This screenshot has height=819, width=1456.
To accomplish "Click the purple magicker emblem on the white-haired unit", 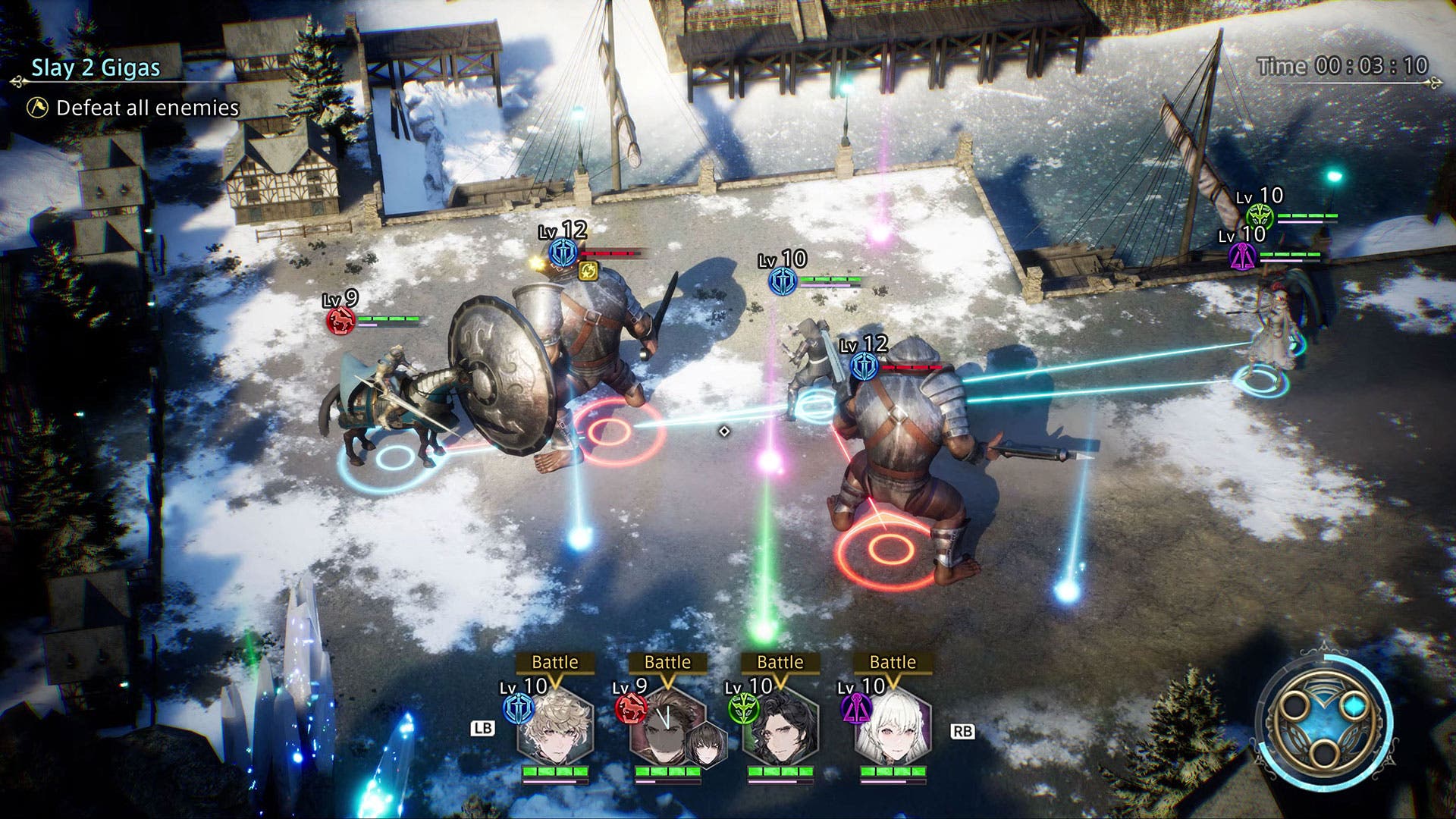I will point(855,707).
